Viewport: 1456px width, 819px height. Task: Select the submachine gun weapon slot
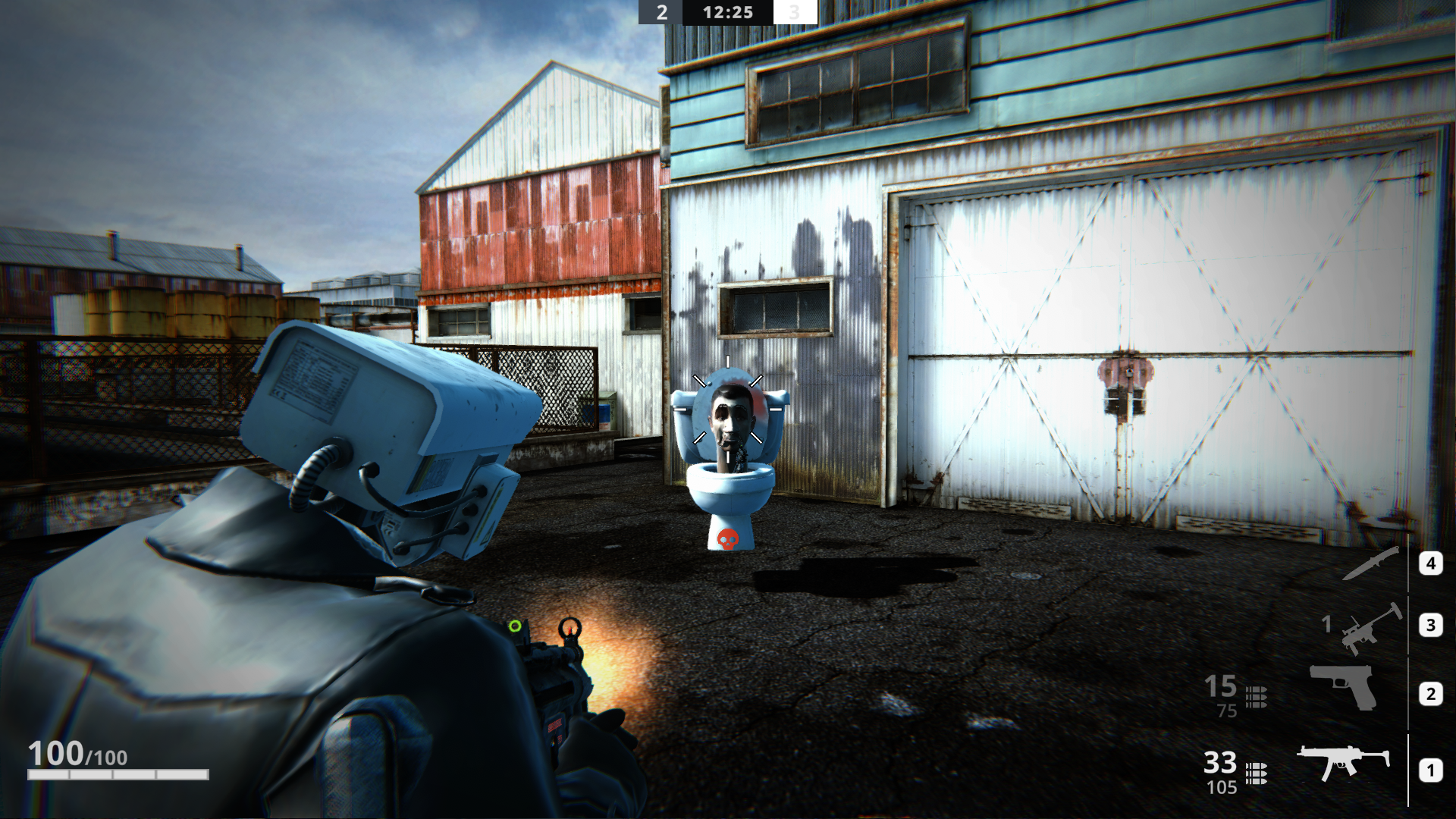point(1342,762)
